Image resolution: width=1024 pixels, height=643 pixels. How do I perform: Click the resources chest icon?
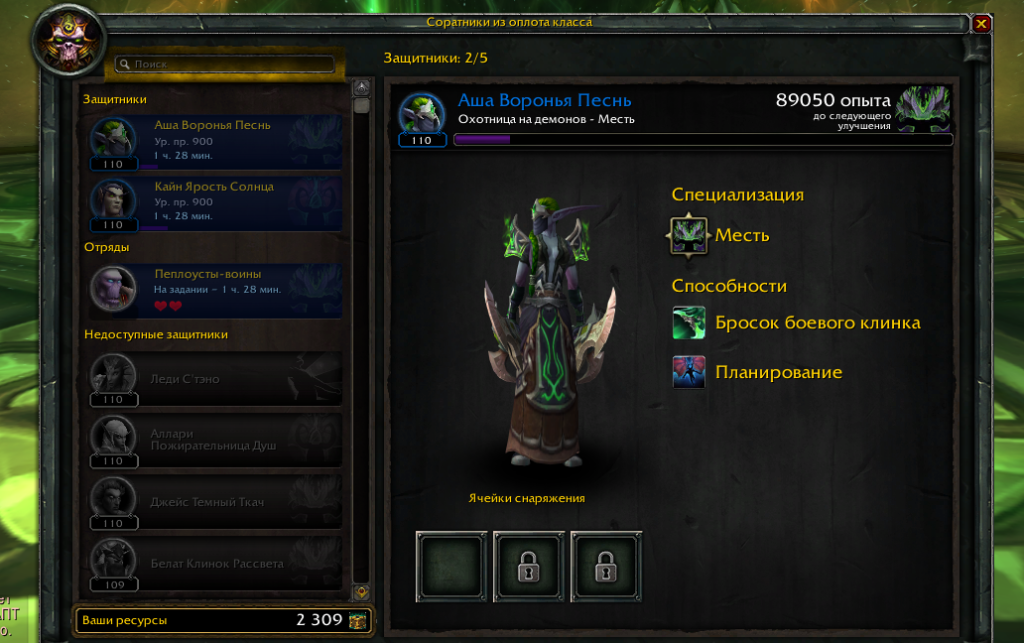click(x=358, y=621)
